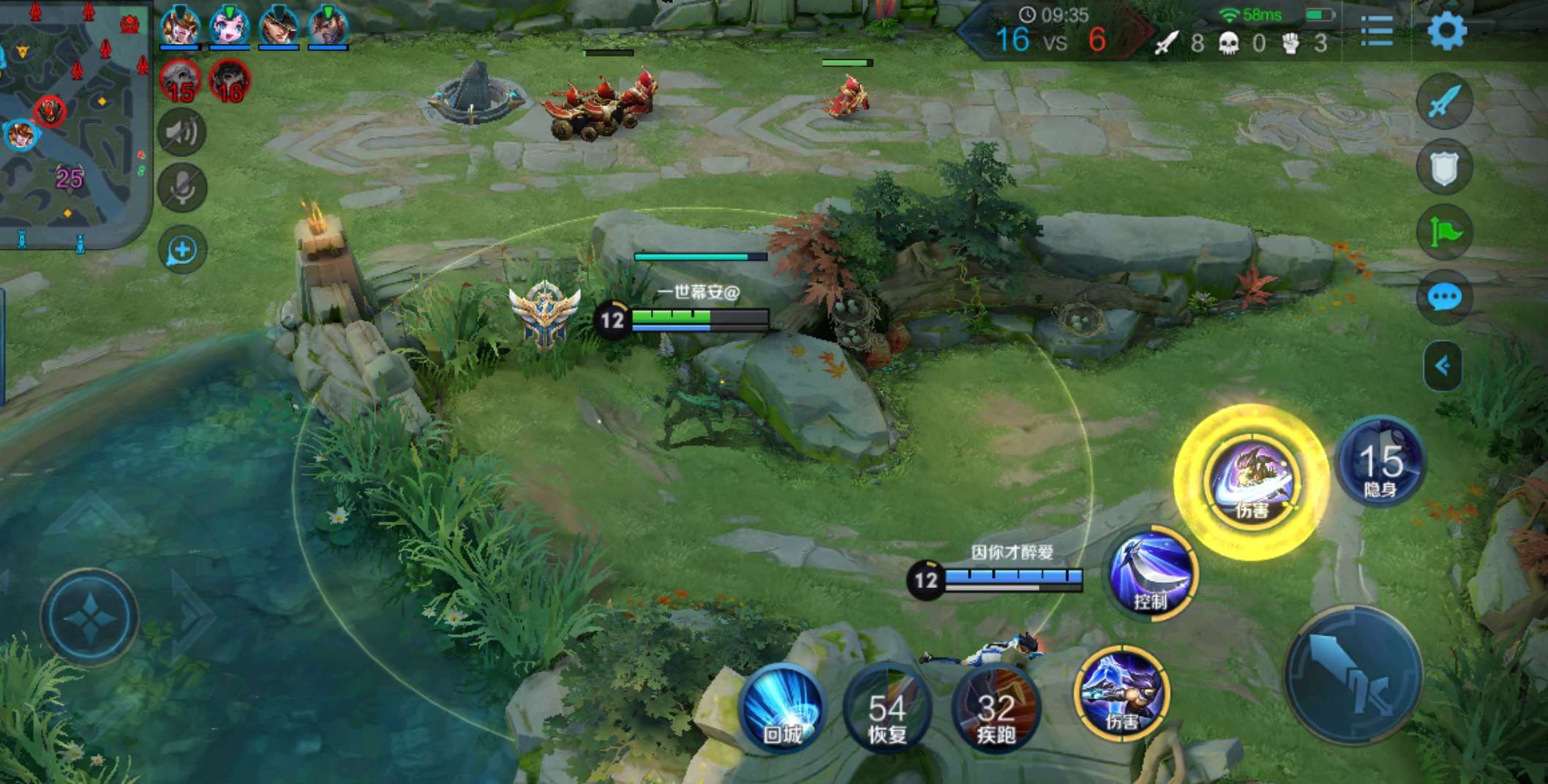
Task: Open the blue chat bubble
Action: point(1444,298)
